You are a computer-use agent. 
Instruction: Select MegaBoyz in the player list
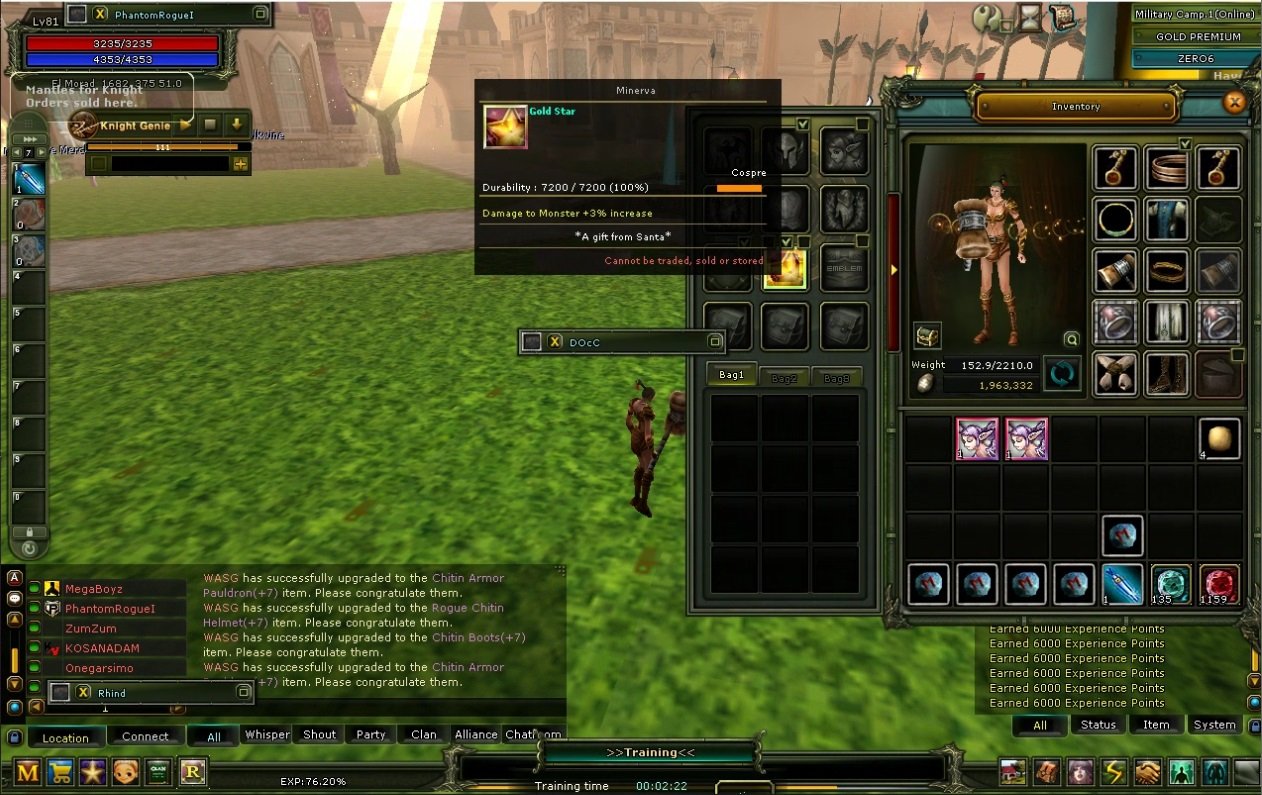point(94,589)
